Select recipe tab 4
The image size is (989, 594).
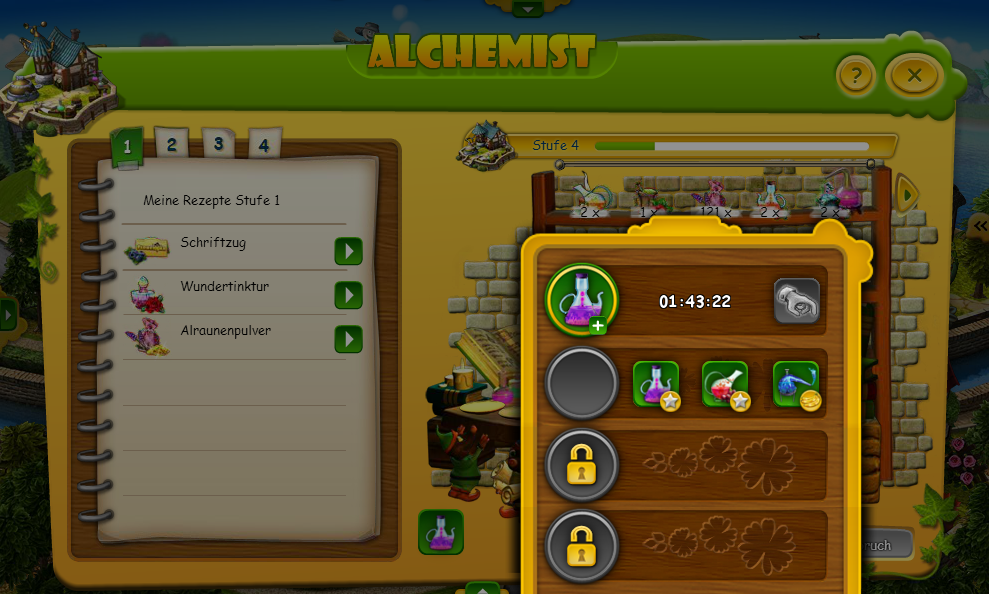(x=264, y=145)
